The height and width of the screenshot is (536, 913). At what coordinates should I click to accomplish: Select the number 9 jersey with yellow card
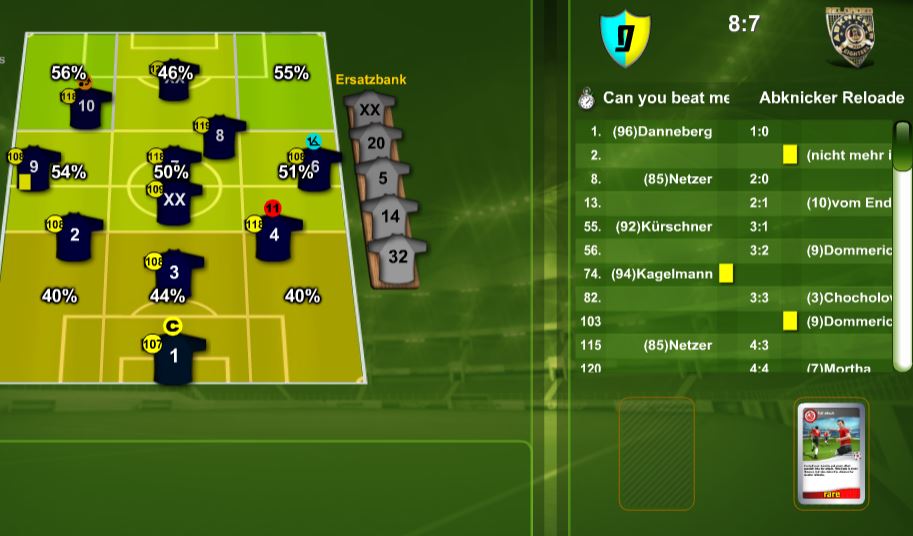35,168
